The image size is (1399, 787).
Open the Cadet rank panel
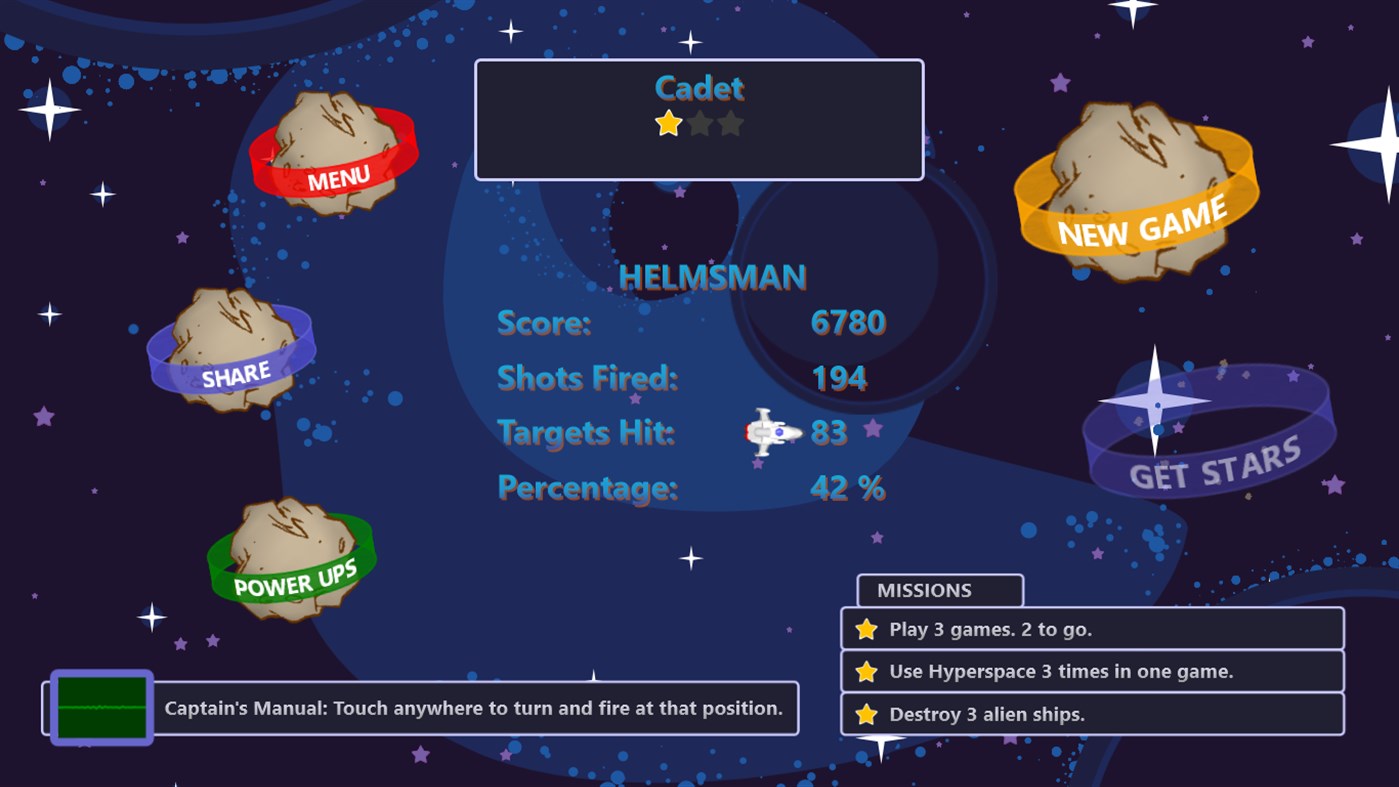699,120
